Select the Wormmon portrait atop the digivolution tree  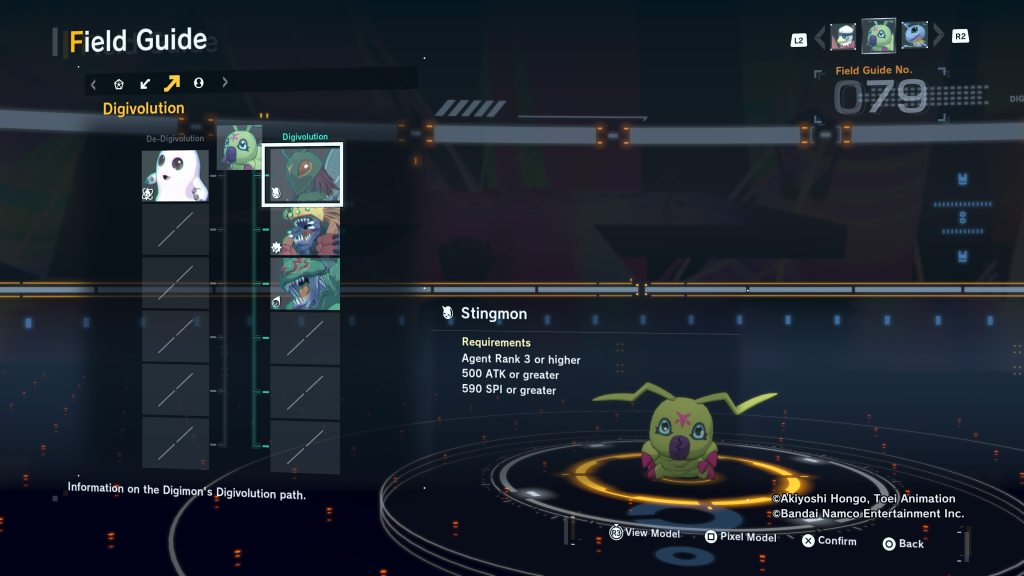click(239, 148)
